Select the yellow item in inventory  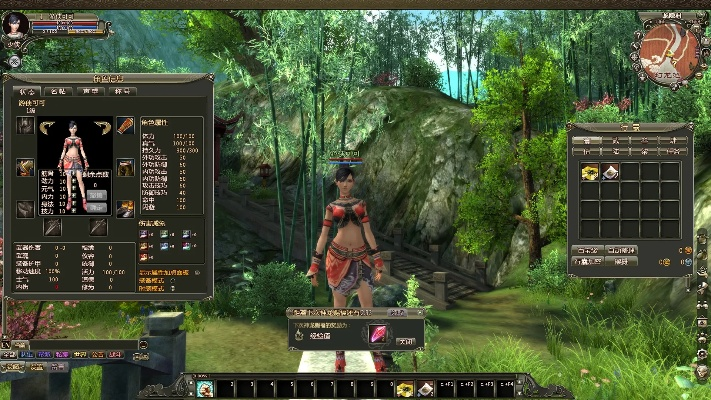click(x=590, y=172)
